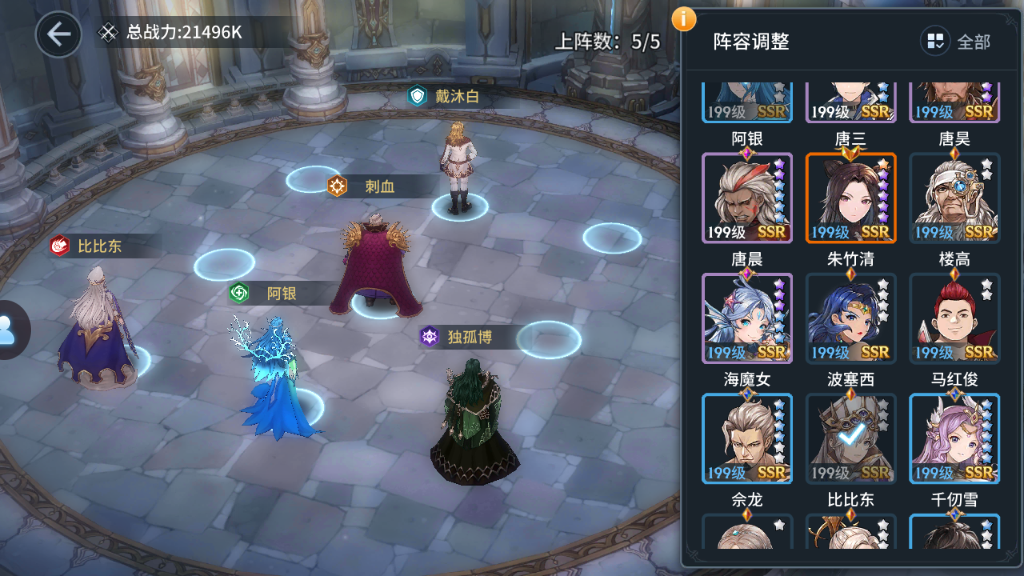Pick the 唐昊 portrait in the roster
The height and width of the screenshot is (576, 1024).
coord(954,198)
